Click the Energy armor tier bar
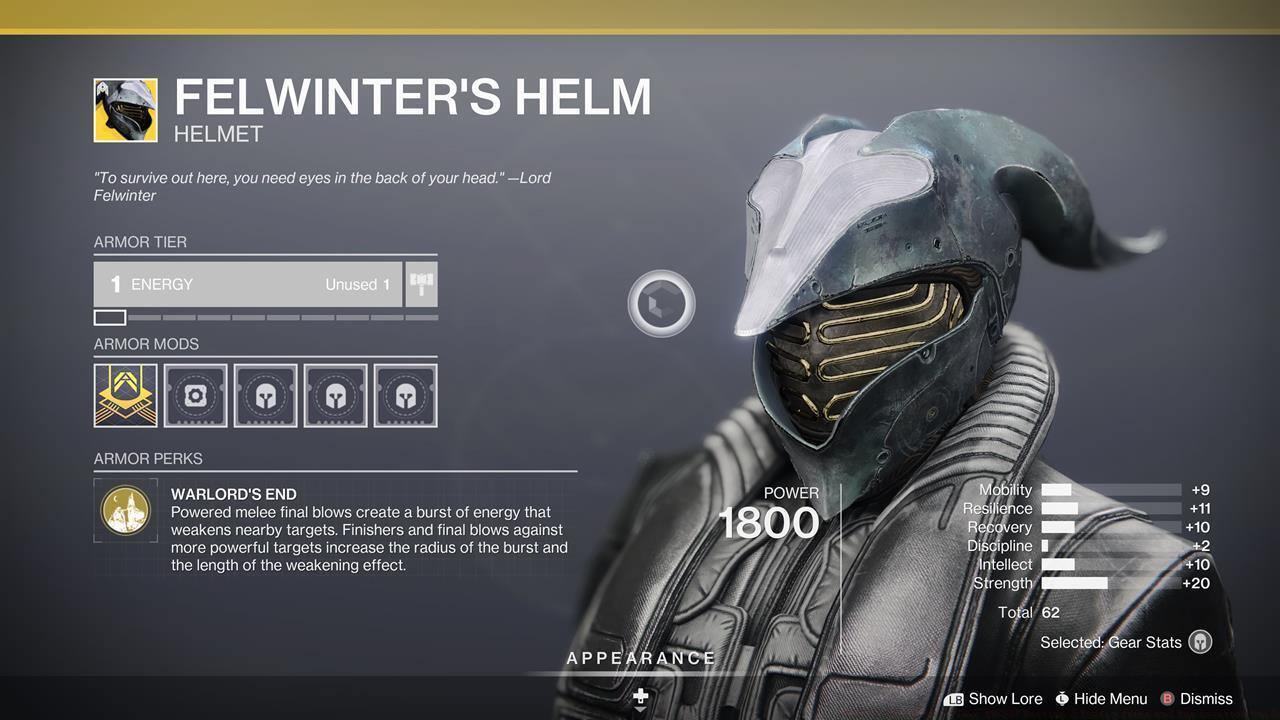This screenshot has width=1280, height=720. point(248,284)
